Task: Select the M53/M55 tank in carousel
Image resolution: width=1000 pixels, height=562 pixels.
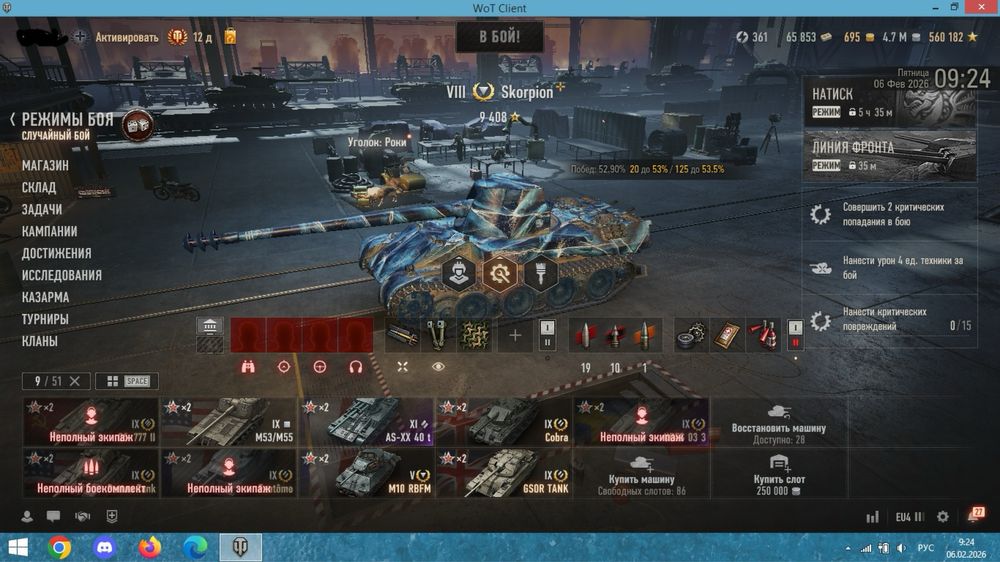Action: point(228,421)
